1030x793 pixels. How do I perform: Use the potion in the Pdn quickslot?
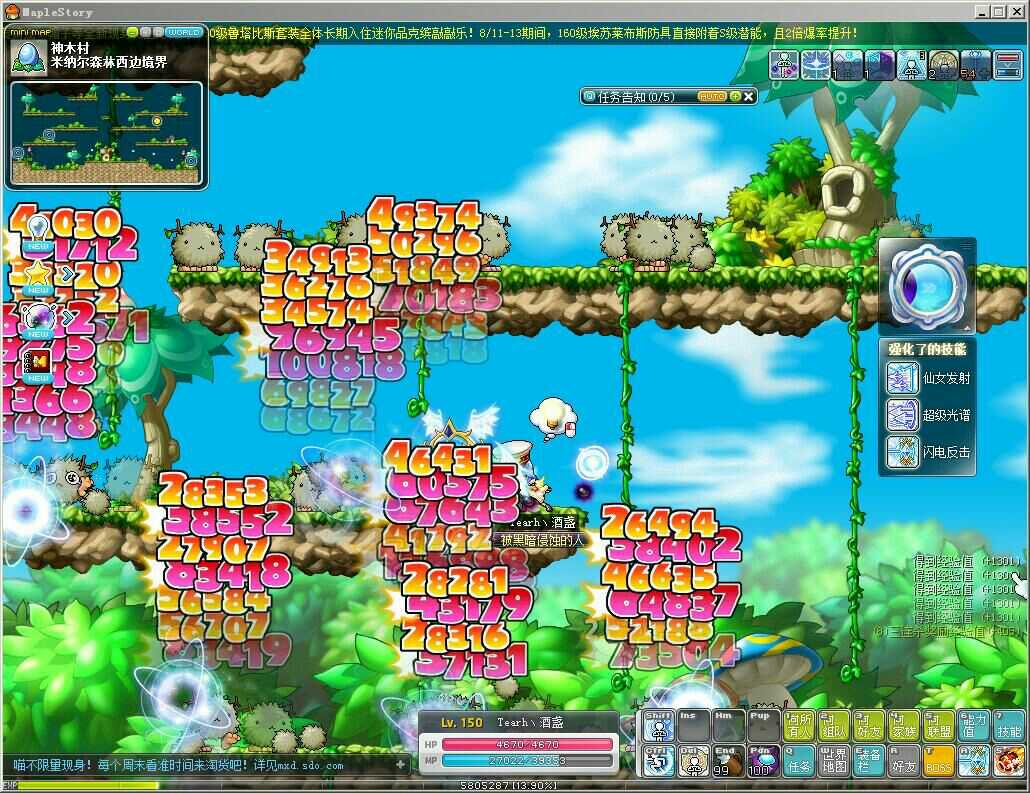(763, 761)
